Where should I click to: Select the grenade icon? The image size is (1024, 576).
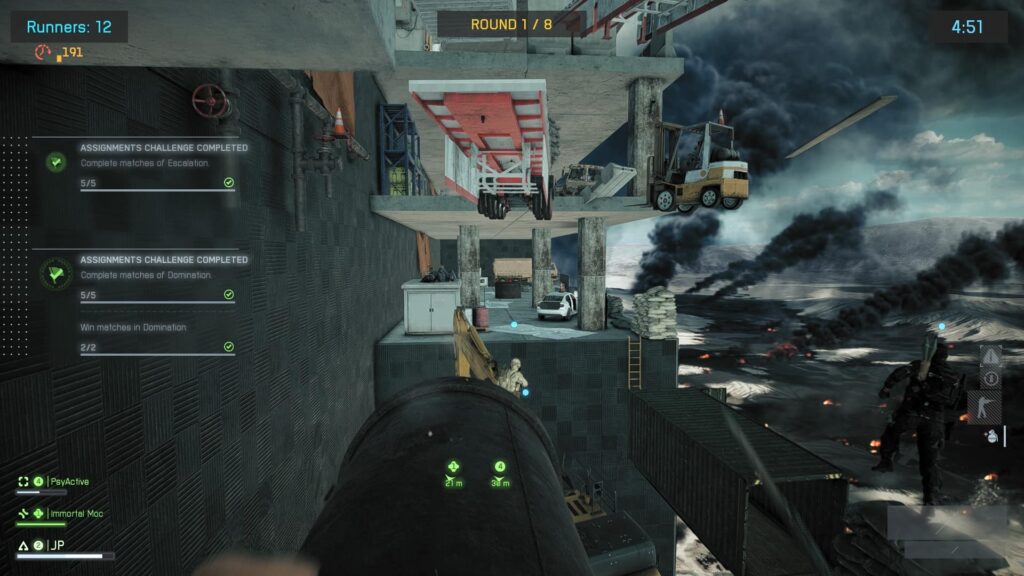991,437
